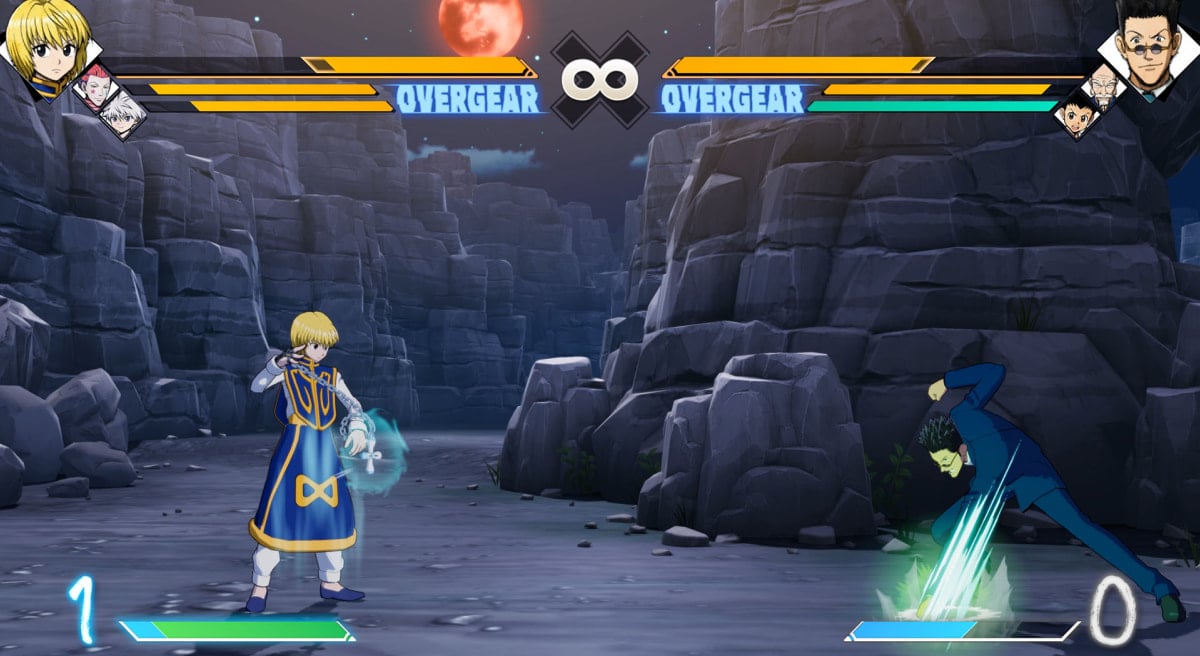Select Kurapika's large character portrait
This screenshot has width=1200, height=656.
(47, 45)
